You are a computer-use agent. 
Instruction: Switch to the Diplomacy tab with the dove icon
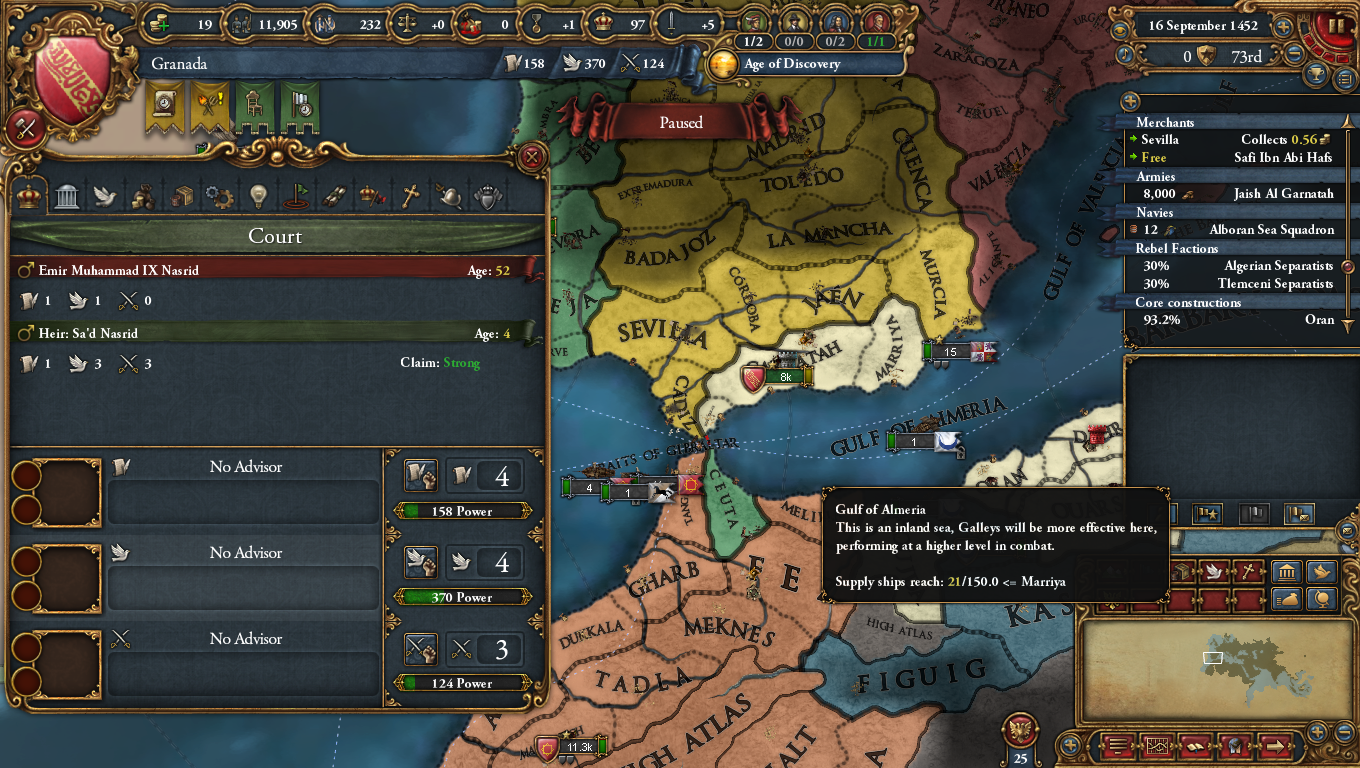[x=104, y=197]
